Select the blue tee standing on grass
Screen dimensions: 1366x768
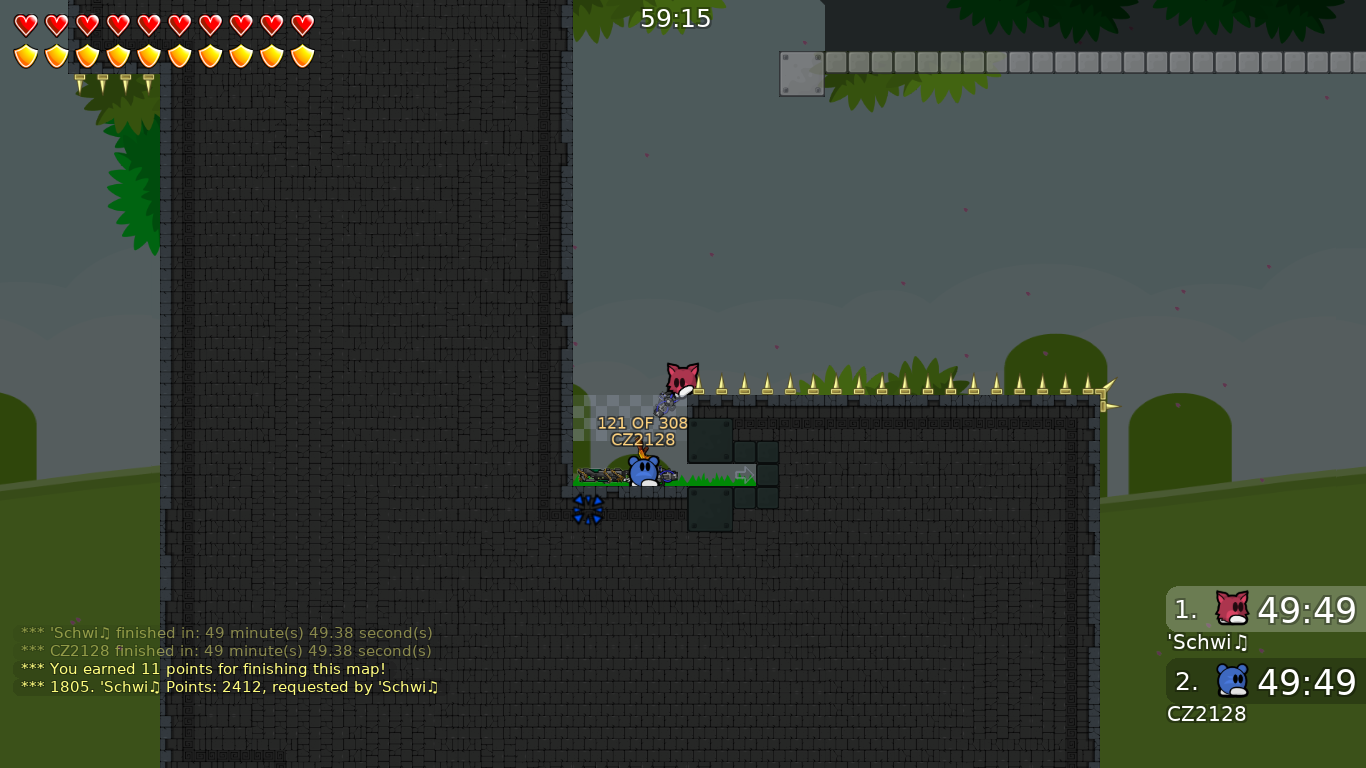645,470
